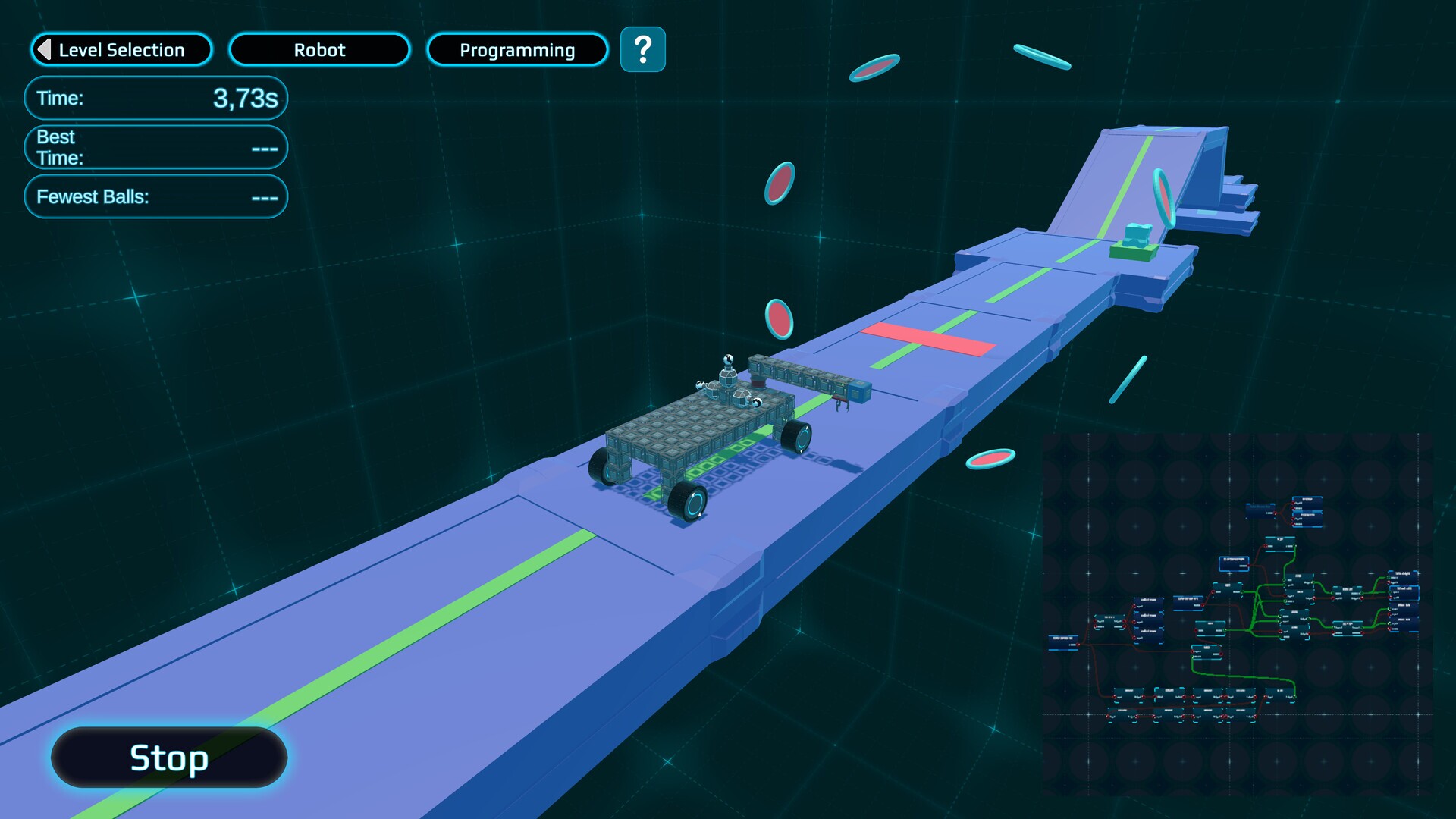This screenshot has width=1456, height=819.
Task: Go back to Level Selection
Action: [x=121, y=50]
